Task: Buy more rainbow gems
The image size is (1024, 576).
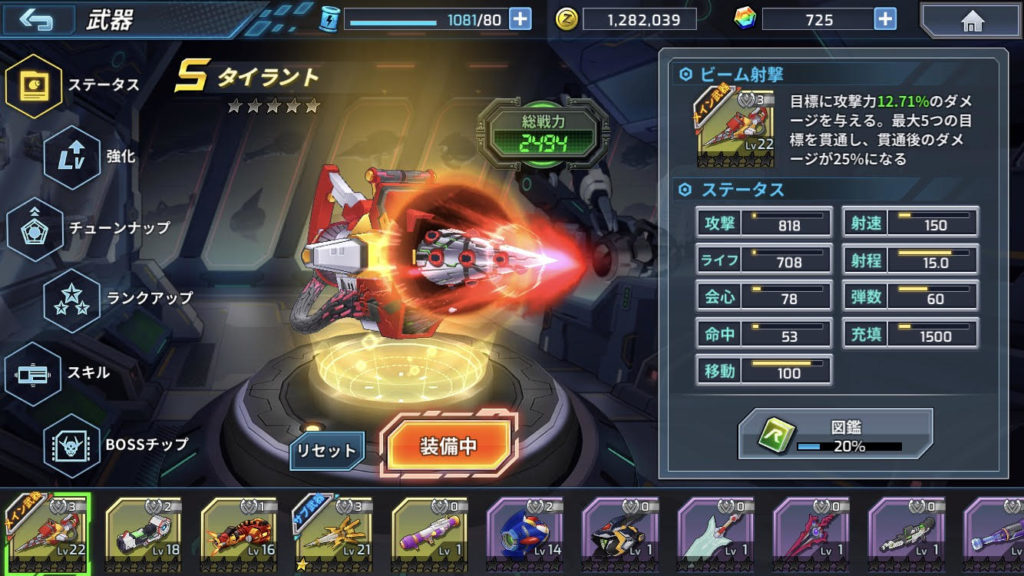Action: [x=885, y=19]
